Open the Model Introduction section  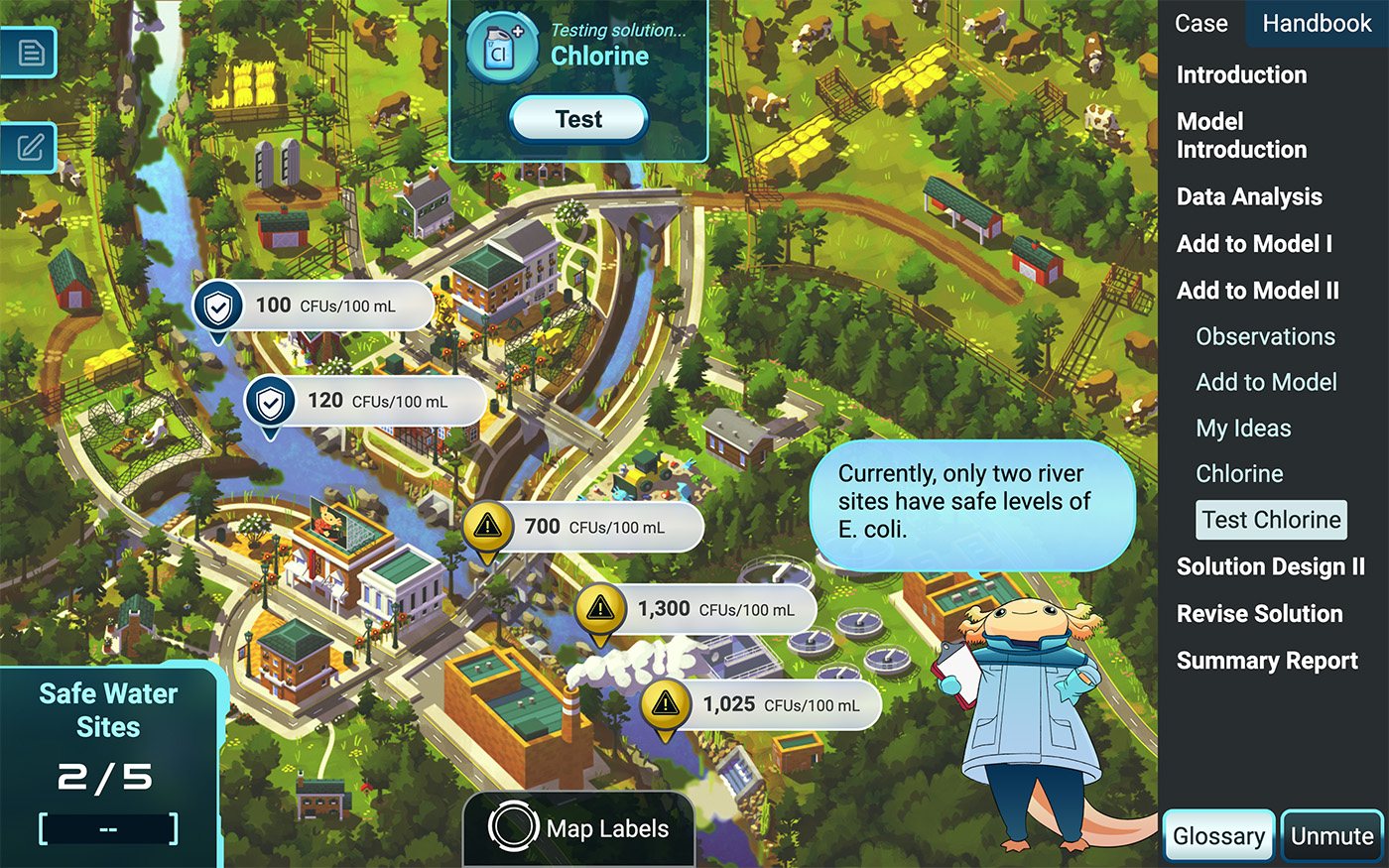pos(1241,136)
